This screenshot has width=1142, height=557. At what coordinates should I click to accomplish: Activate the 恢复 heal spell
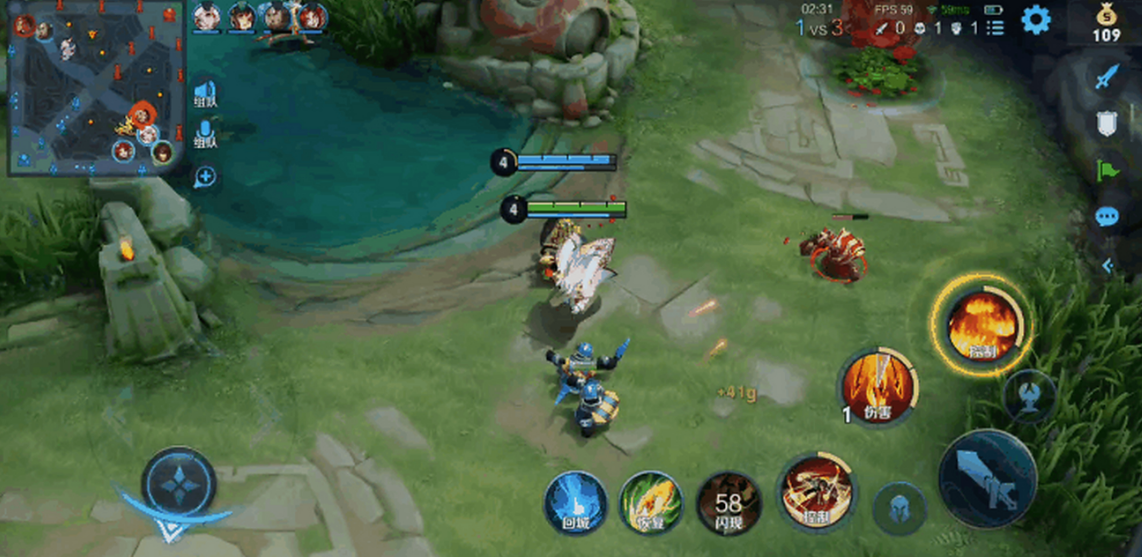651,501
